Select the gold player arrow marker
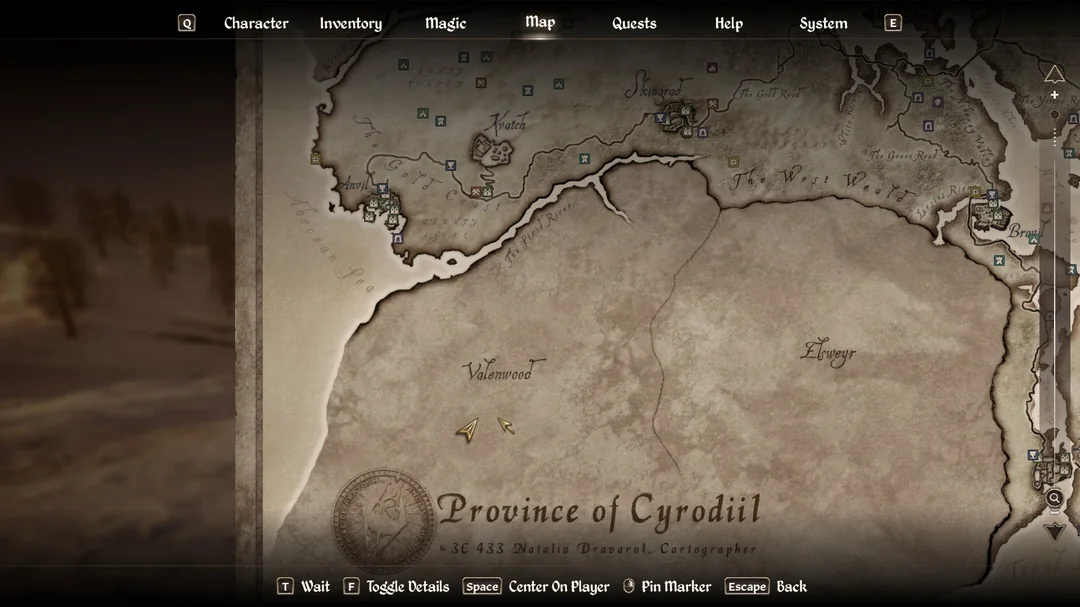 [467, 429]
